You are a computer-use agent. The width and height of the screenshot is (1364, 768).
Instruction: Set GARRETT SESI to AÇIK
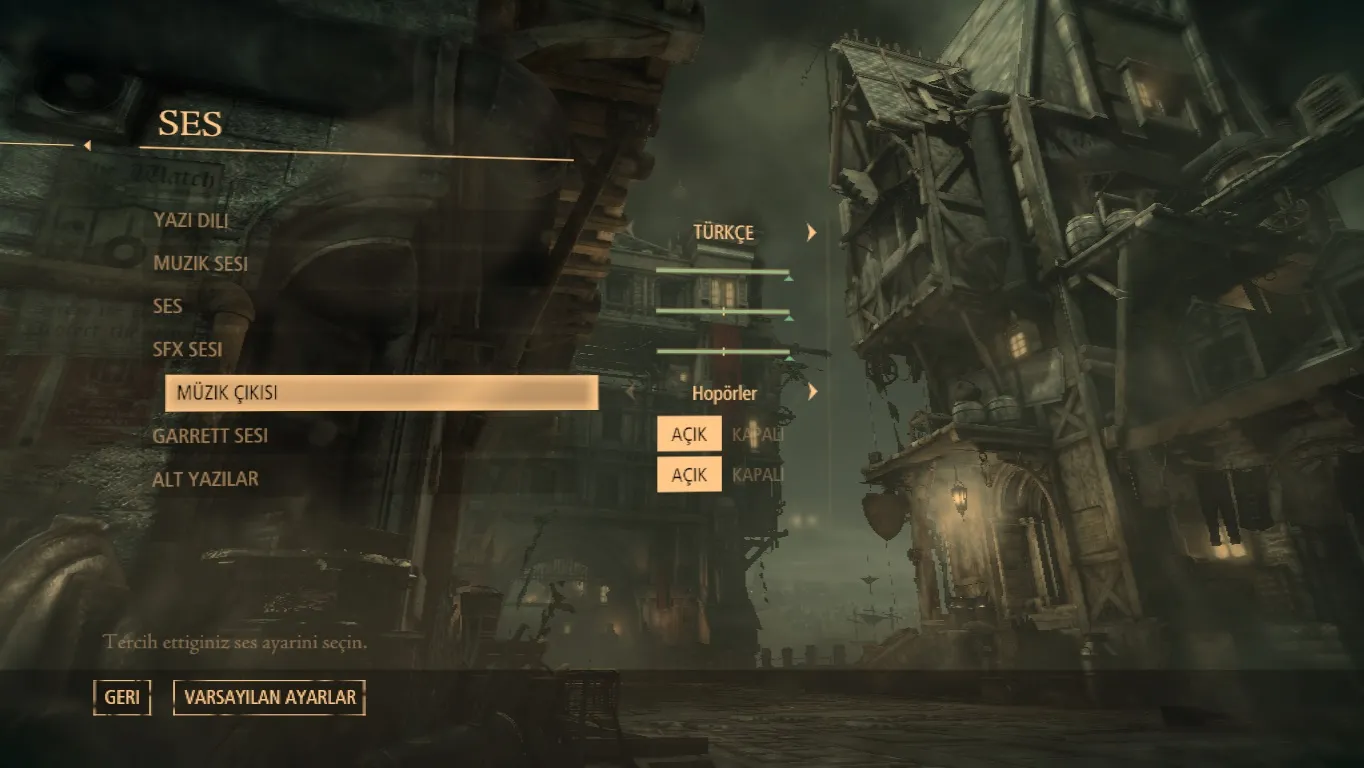[x=689, y=434]
